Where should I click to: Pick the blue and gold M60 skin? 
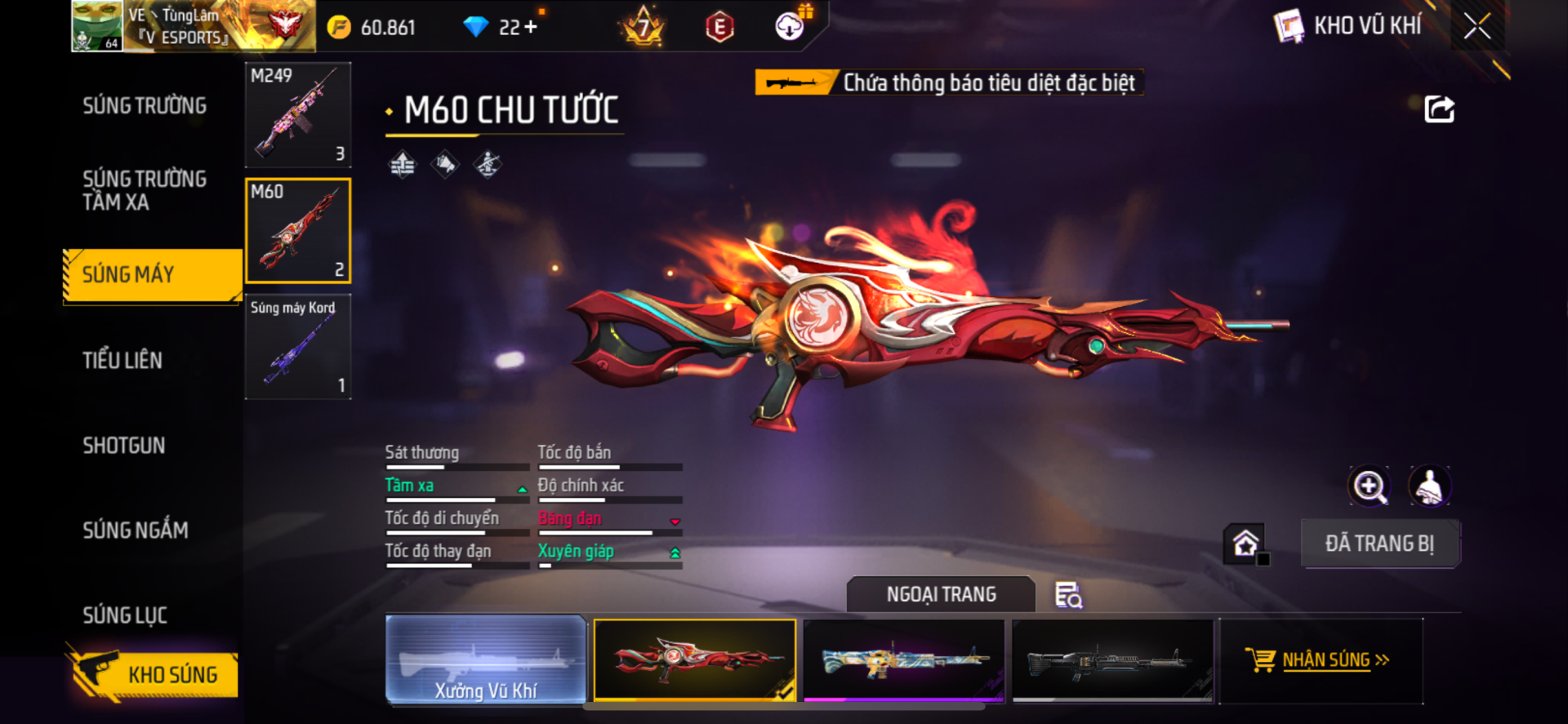tap(903, 660)
